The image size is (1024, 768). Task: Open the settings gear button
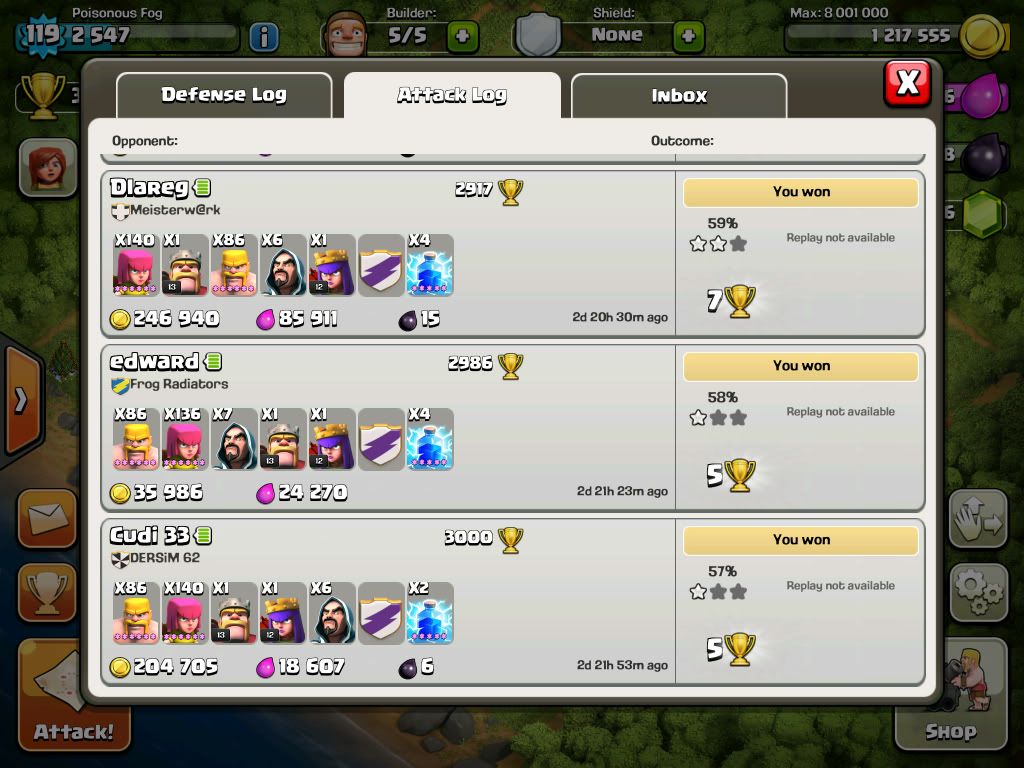(x=978, y=594)
